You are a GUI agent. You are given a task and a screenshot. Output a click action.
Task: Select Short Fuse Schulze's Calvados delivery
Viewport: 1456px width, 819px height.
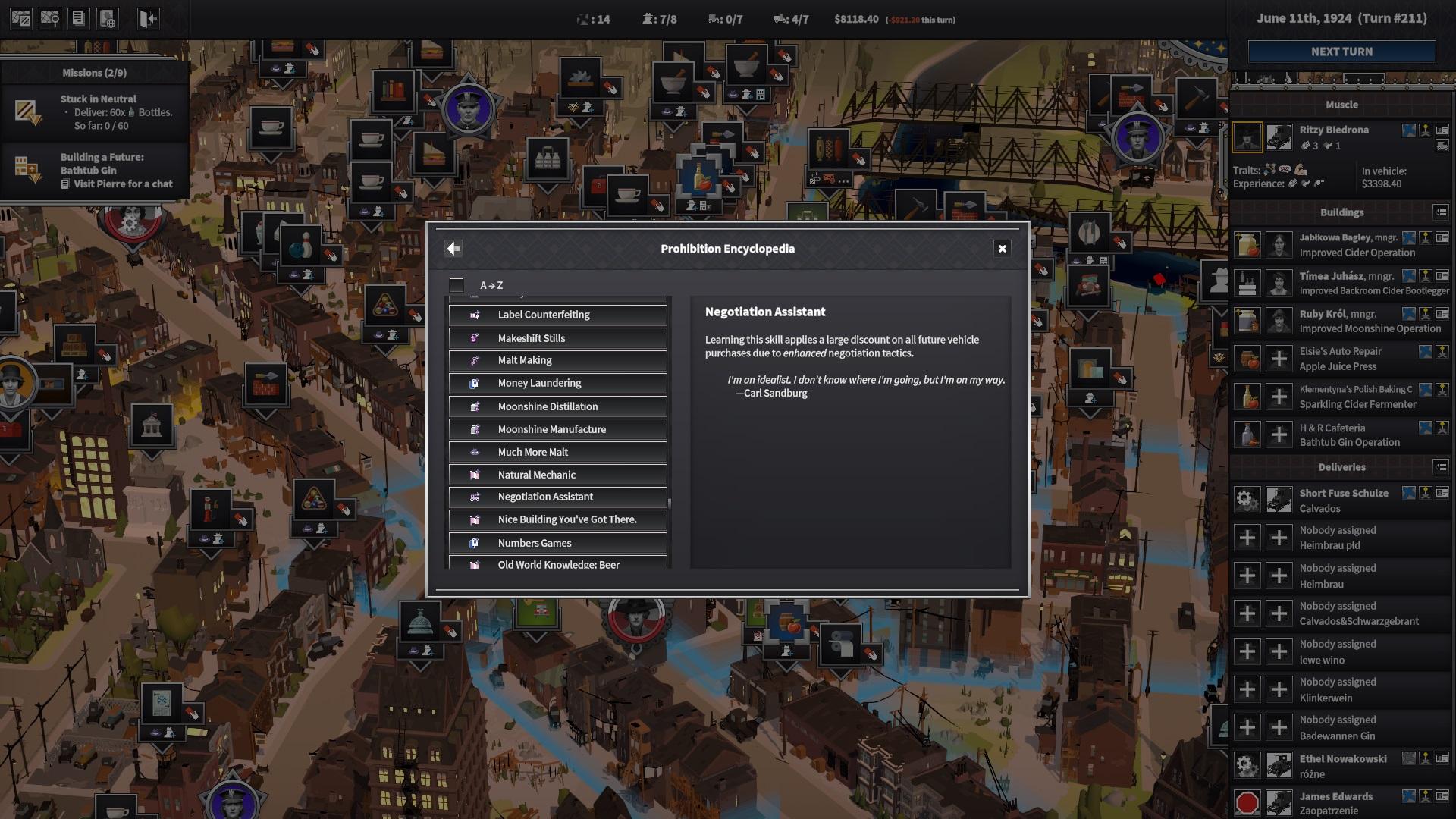point(1343,500)
